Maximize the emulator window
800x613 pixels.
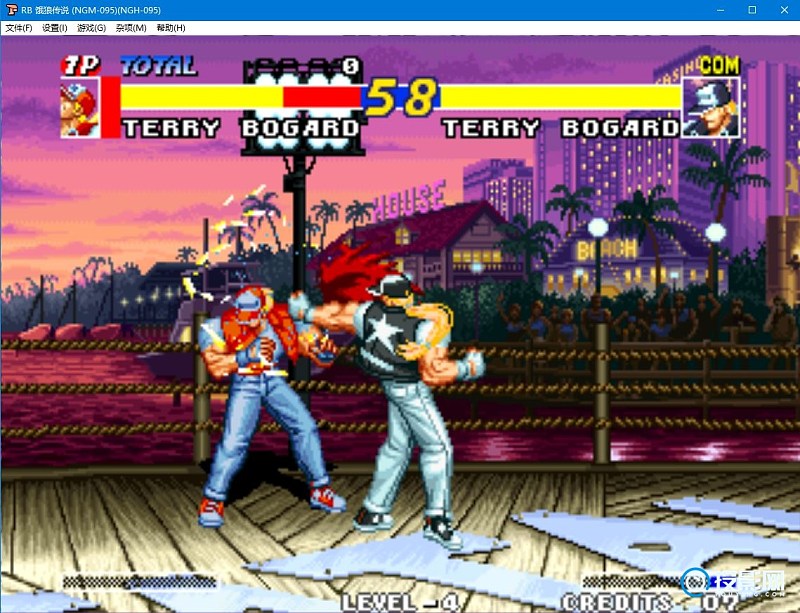[752, 10]
